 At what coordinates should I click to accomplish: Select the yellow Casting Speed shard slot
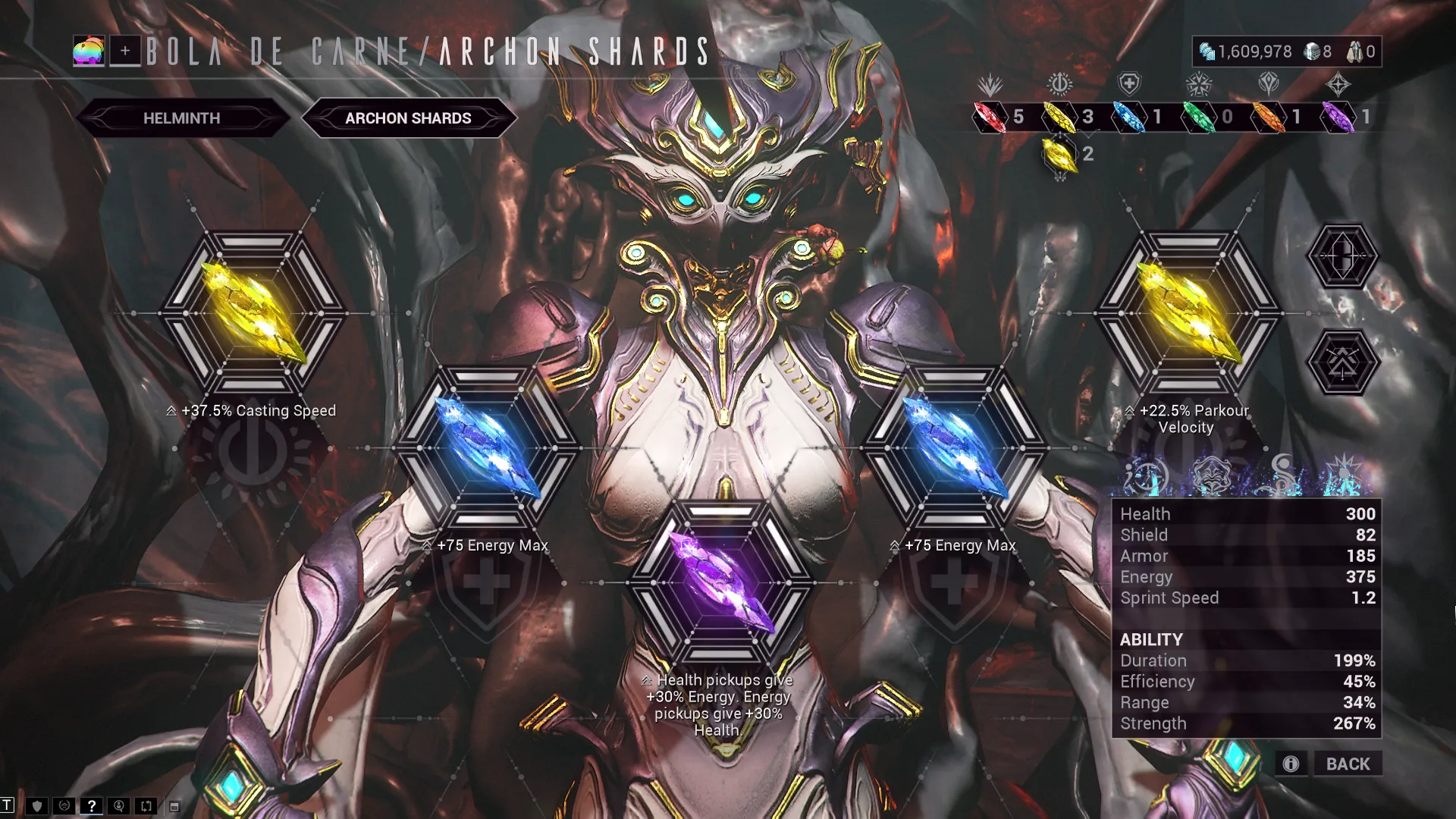click(x=254, y=312)
